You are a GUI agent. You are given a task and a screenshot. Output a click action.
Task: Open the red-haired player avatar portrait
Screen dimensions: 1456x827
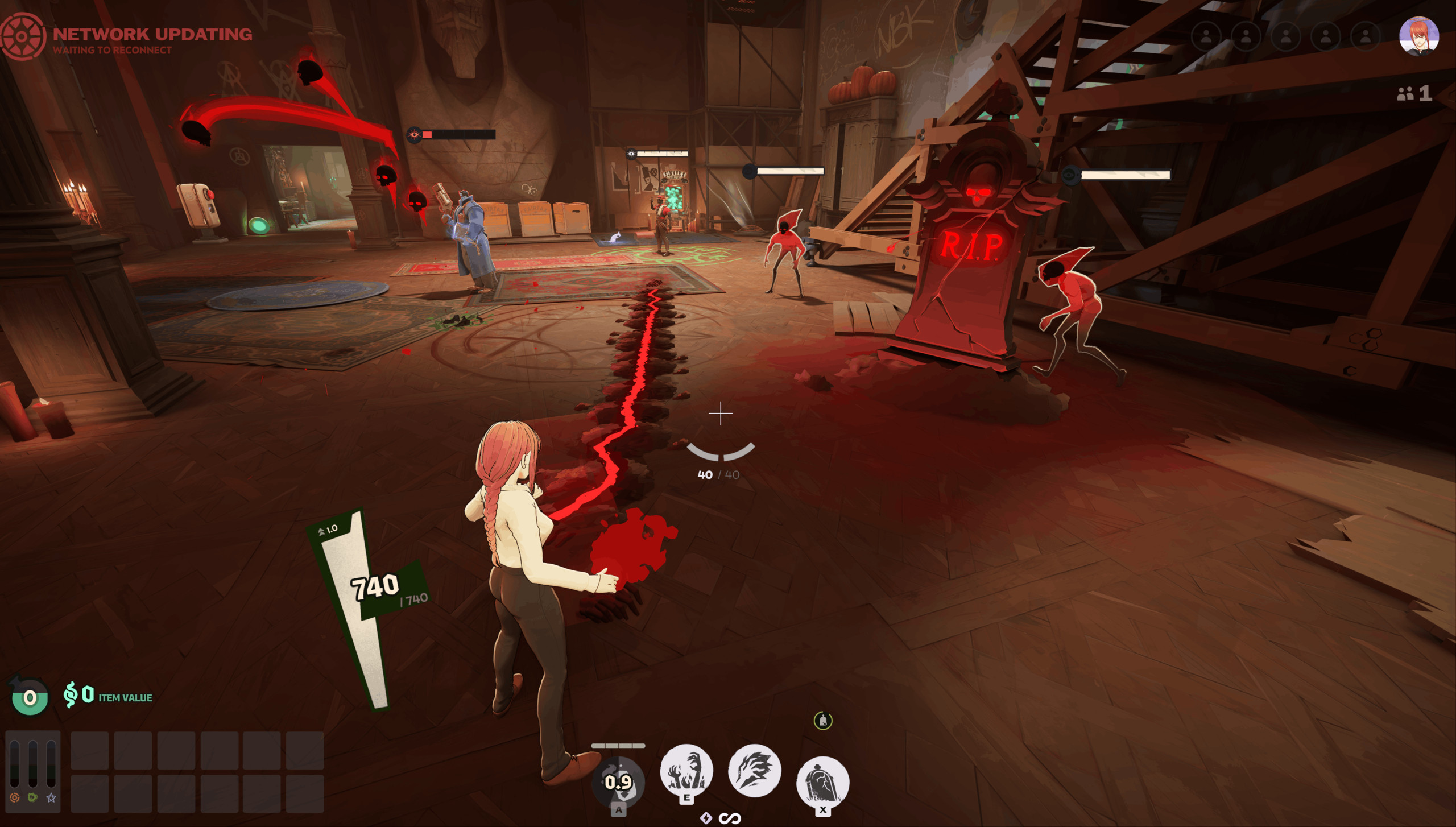[x=1418, y=36]
